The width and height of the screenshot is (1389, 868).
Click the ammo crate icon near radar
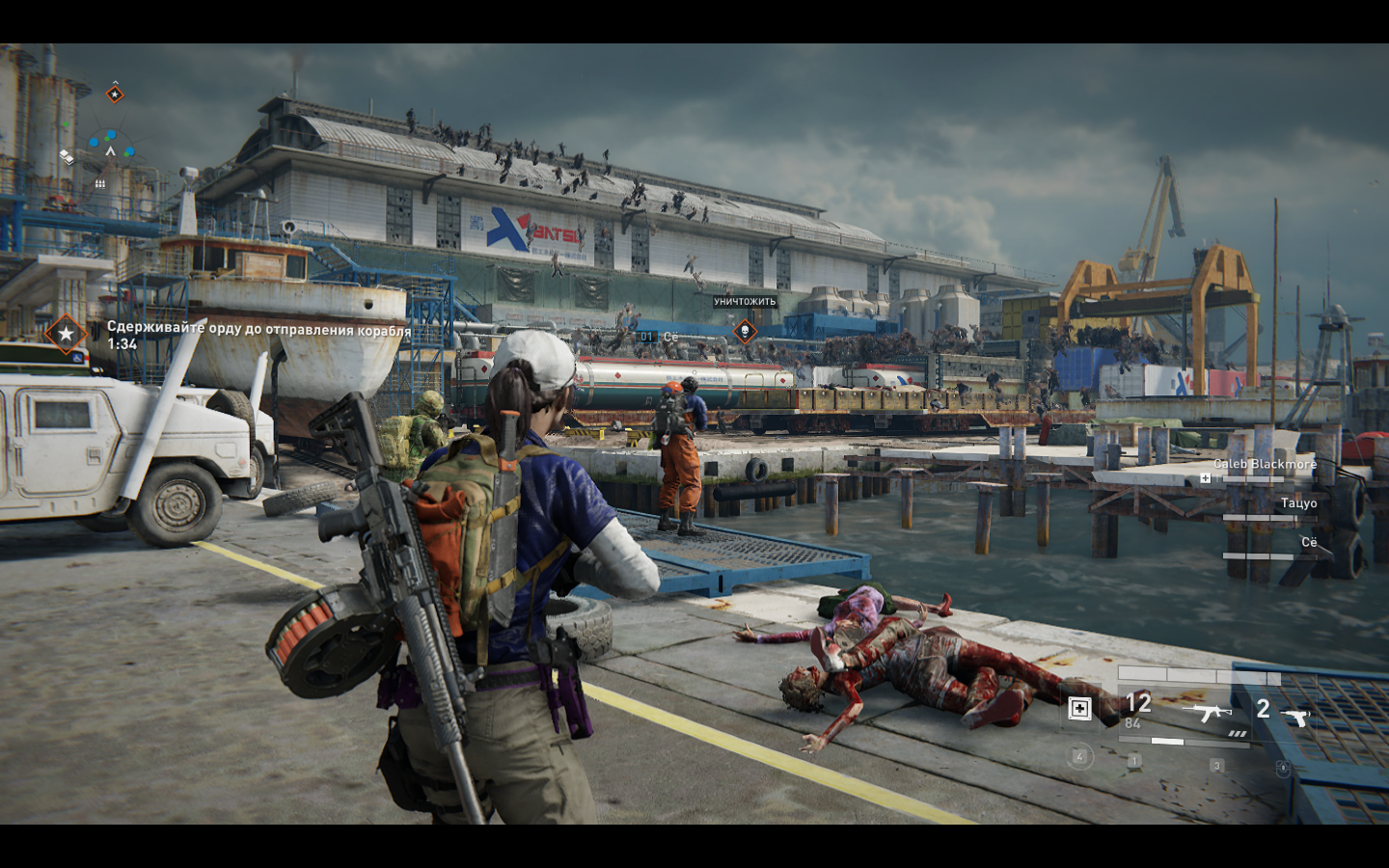tap(99, 183)
